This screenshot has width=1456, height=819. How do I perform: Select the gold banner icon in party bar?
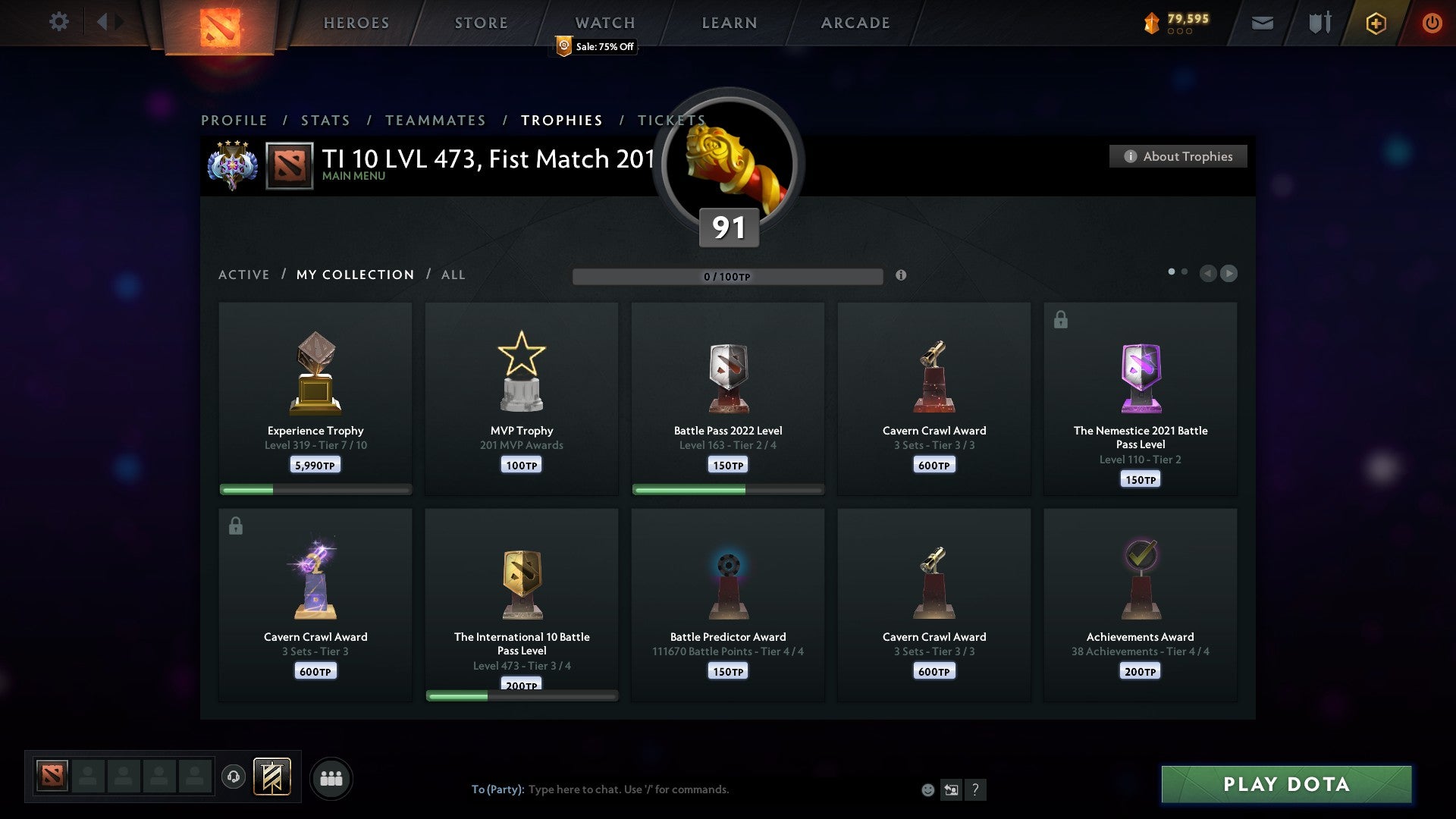pos(271,777)
